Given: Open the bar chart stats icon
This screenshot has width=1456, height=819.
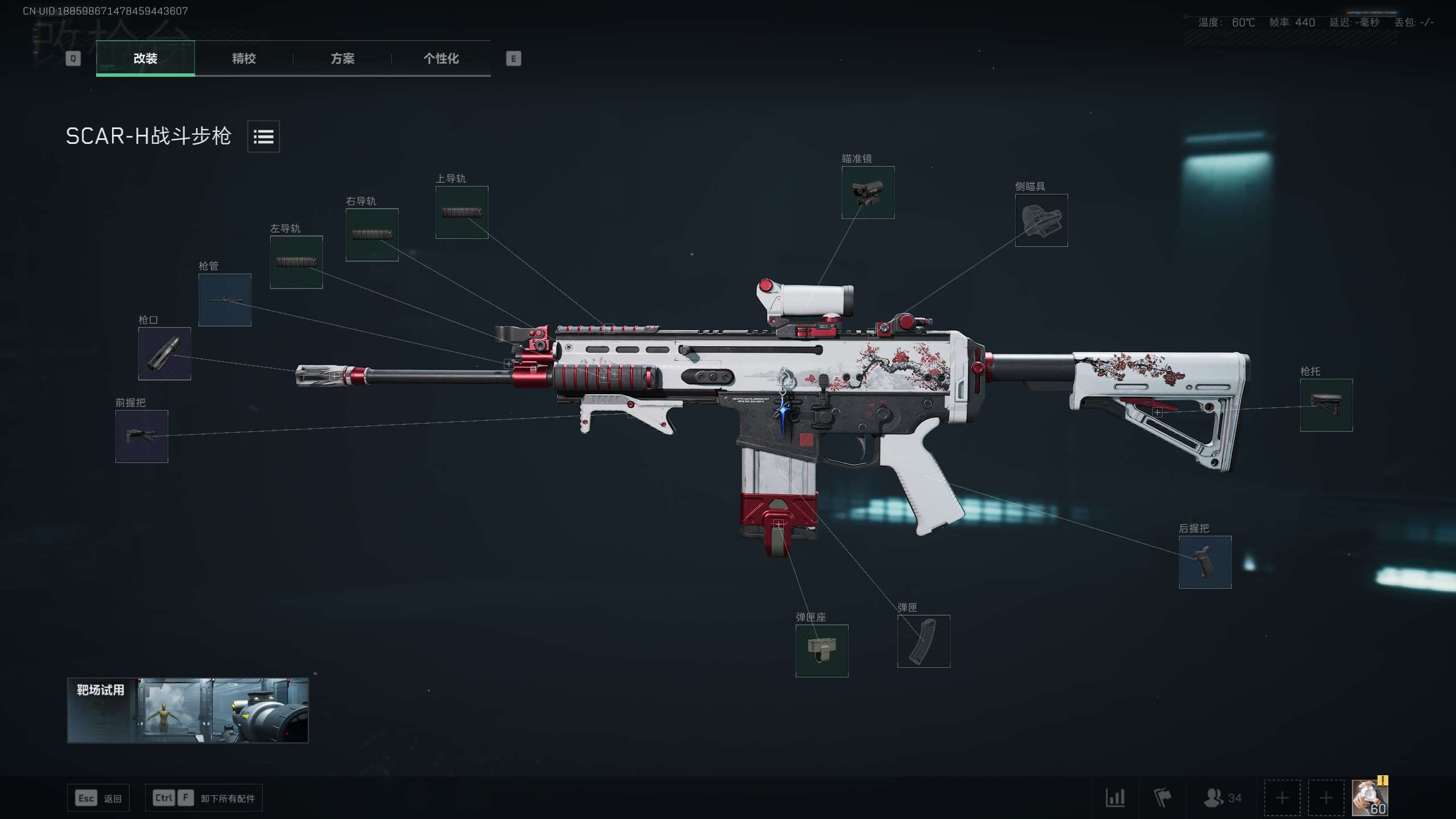Looking at the screenshot, I should tap(1115, 797).
